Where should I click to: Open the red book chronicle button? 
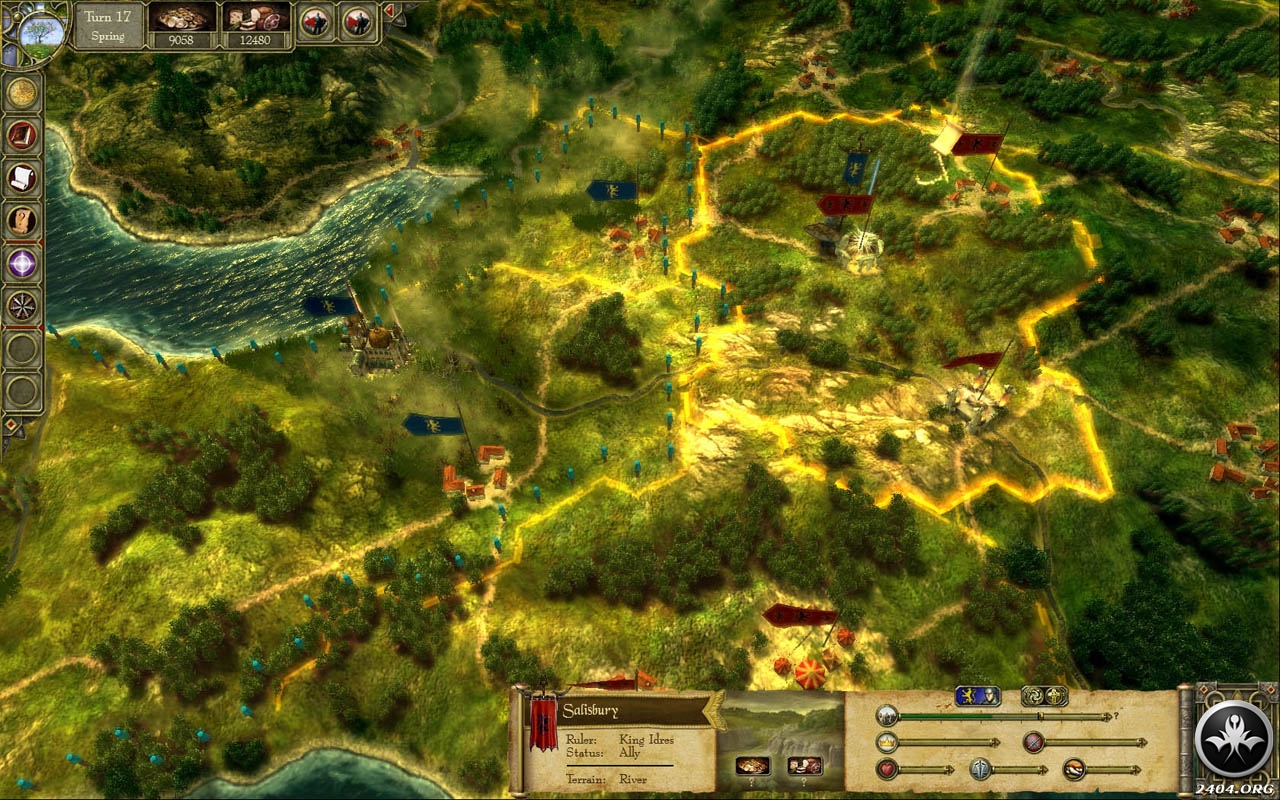tap(22, 135)
